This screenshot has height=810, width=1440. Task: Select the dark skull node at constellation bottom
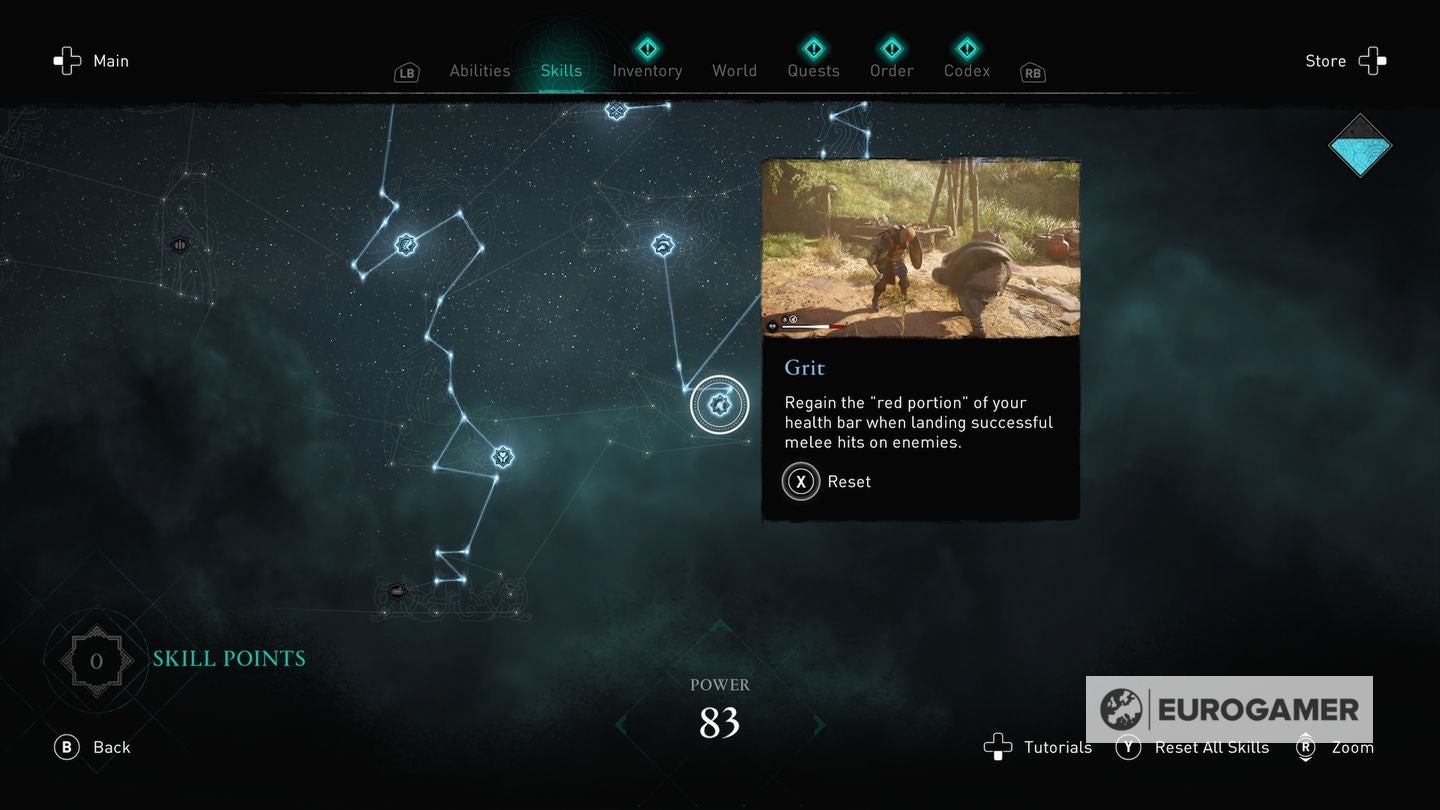(397, 591)
